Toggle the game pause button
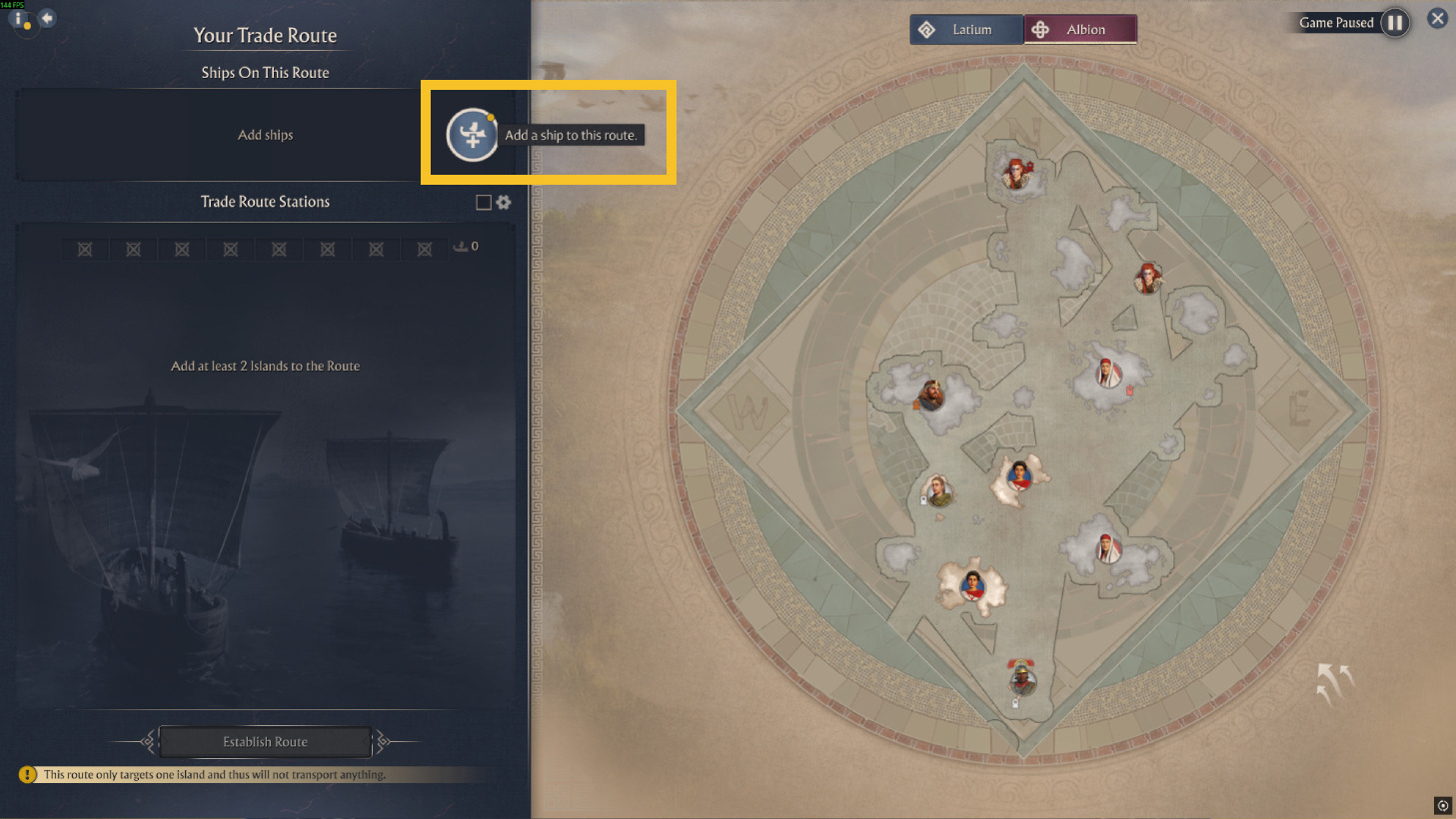 1395,23
